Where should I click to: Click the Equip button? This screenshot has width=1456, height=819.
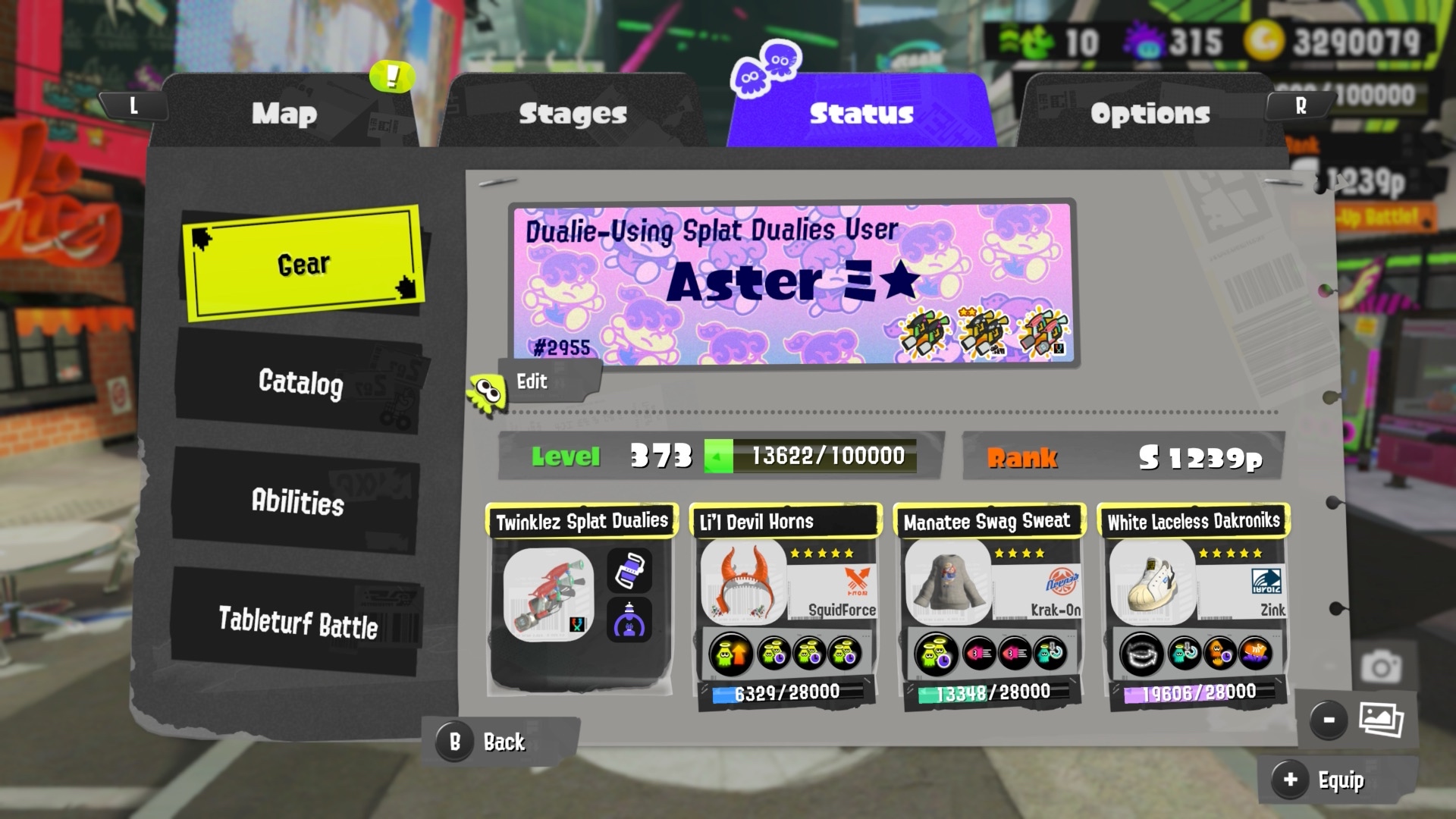coord(1327,780)
